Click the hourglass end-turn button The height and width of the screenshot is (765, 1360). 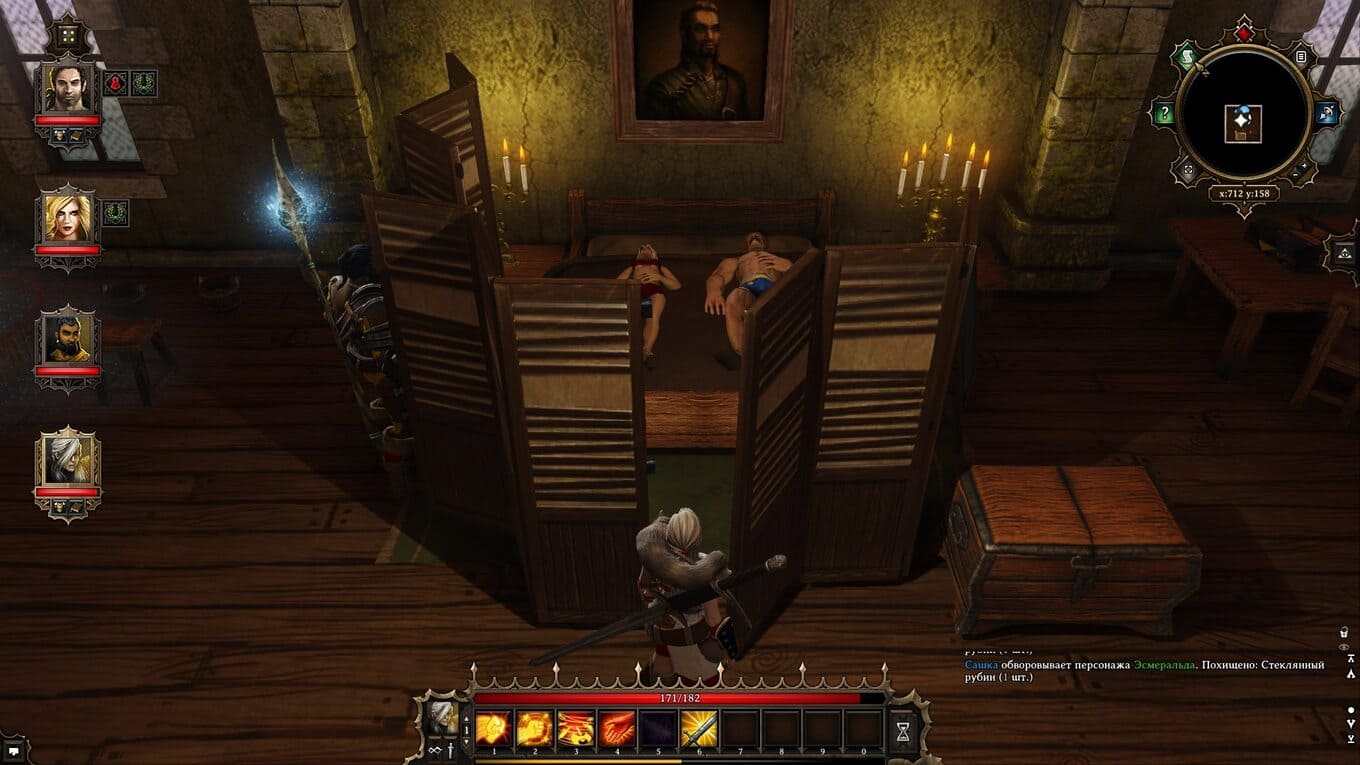coord(904,731)
